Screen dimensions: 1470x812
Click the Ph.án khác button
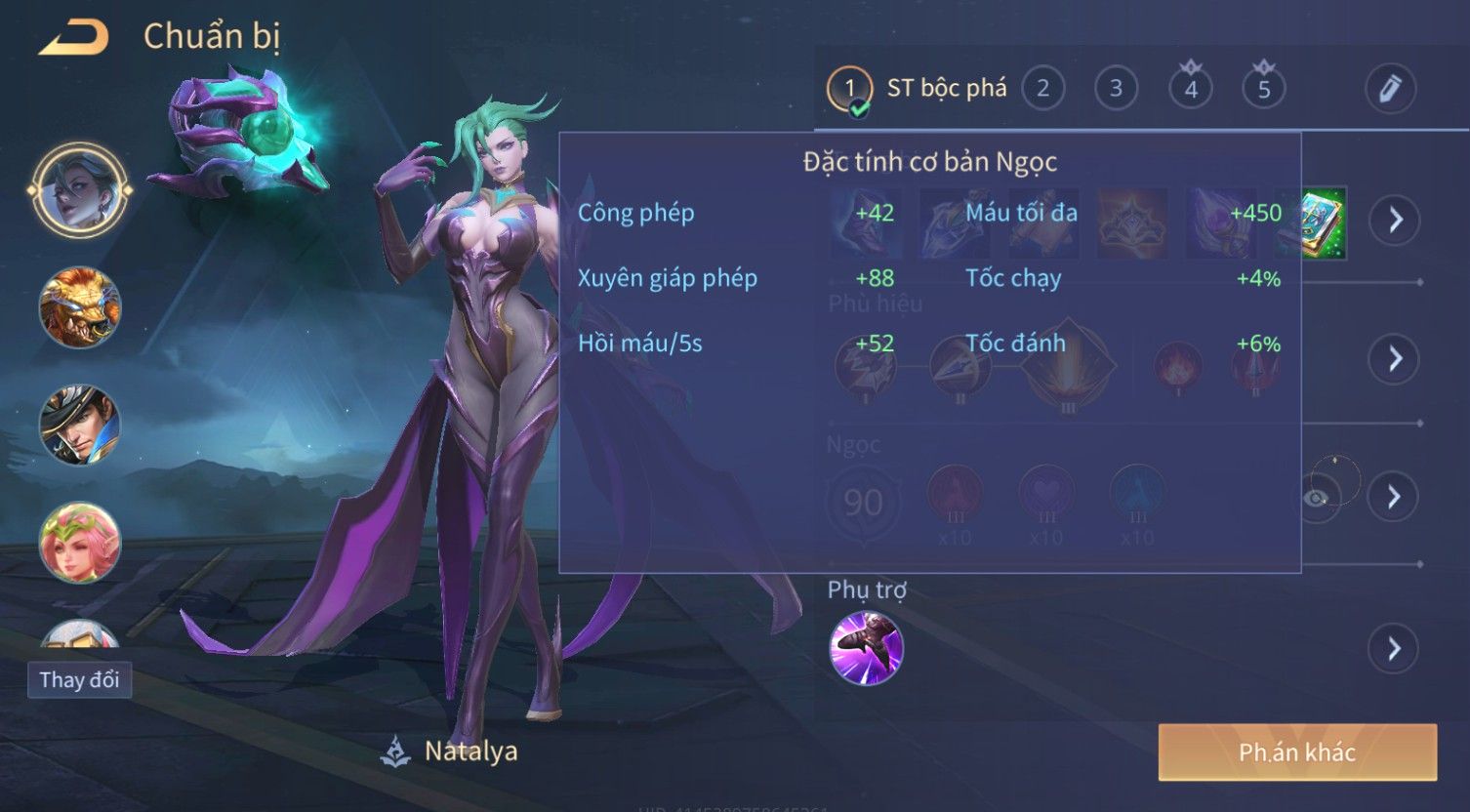1297,751
